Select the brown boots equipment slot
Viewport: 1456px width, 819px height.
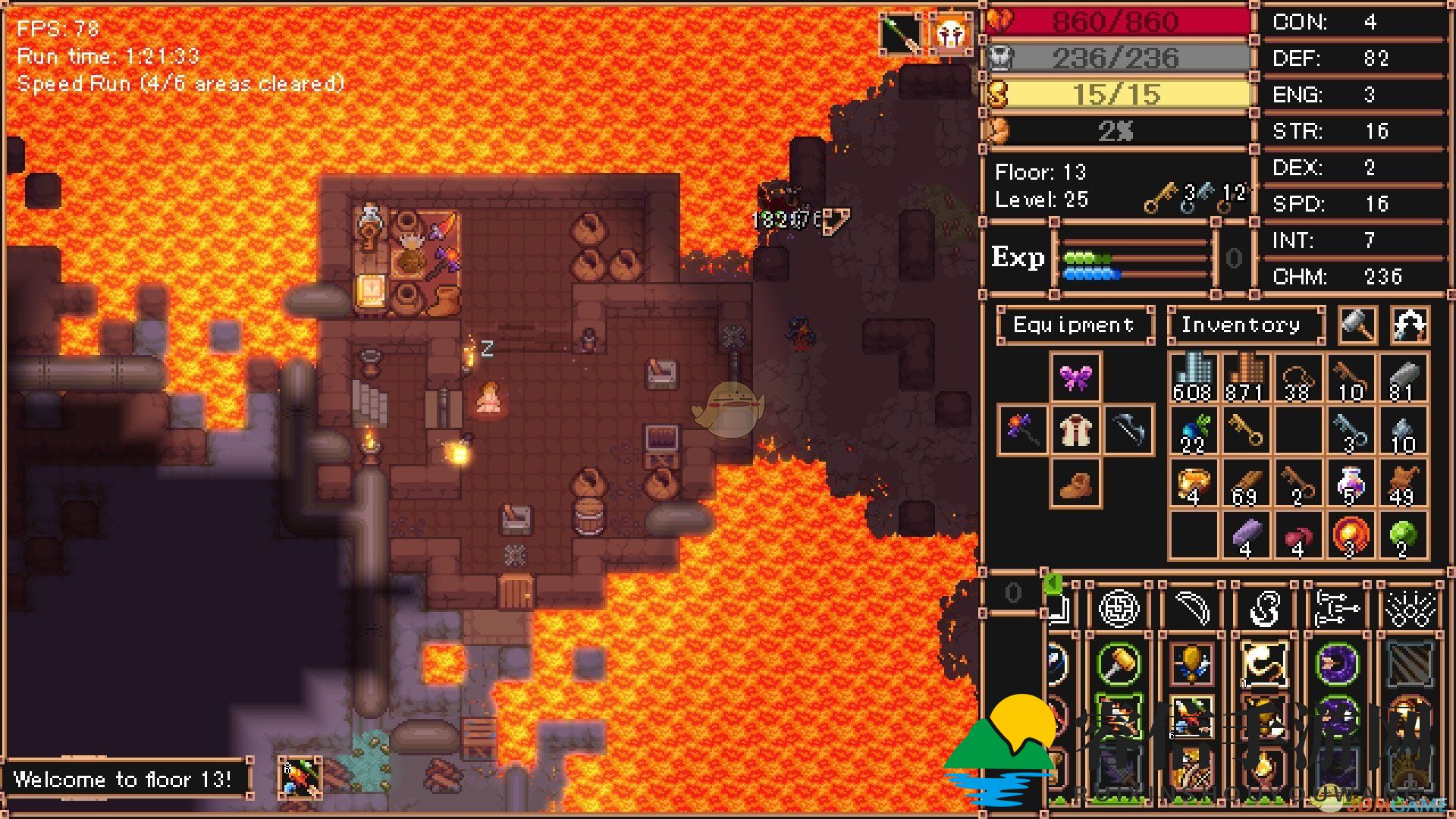[x=1075, y=483]
